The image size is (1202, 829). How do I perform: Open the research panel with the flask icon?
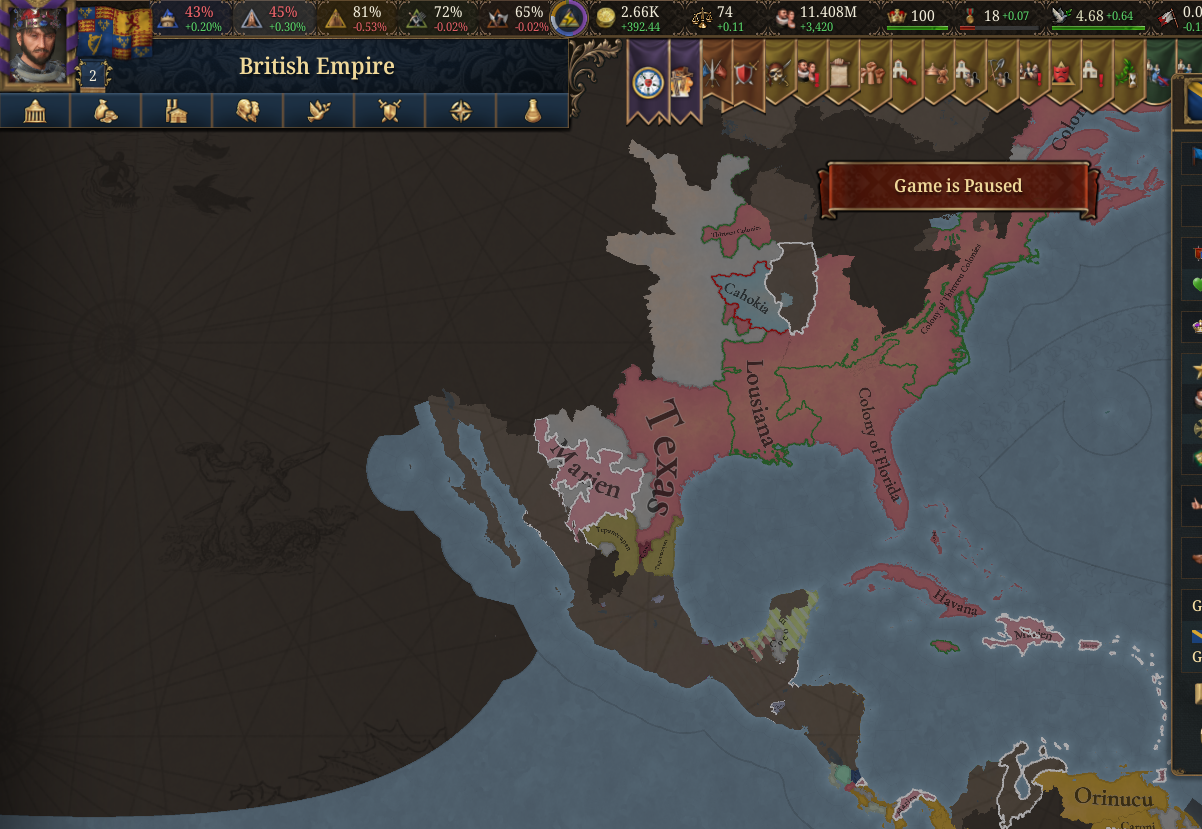[532, 111]
